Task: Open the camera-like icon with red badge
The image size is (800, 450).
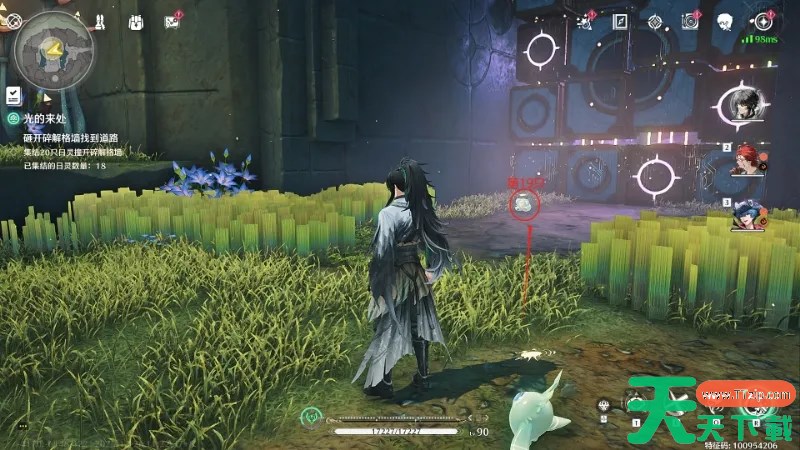Action: tap(690, 21)
